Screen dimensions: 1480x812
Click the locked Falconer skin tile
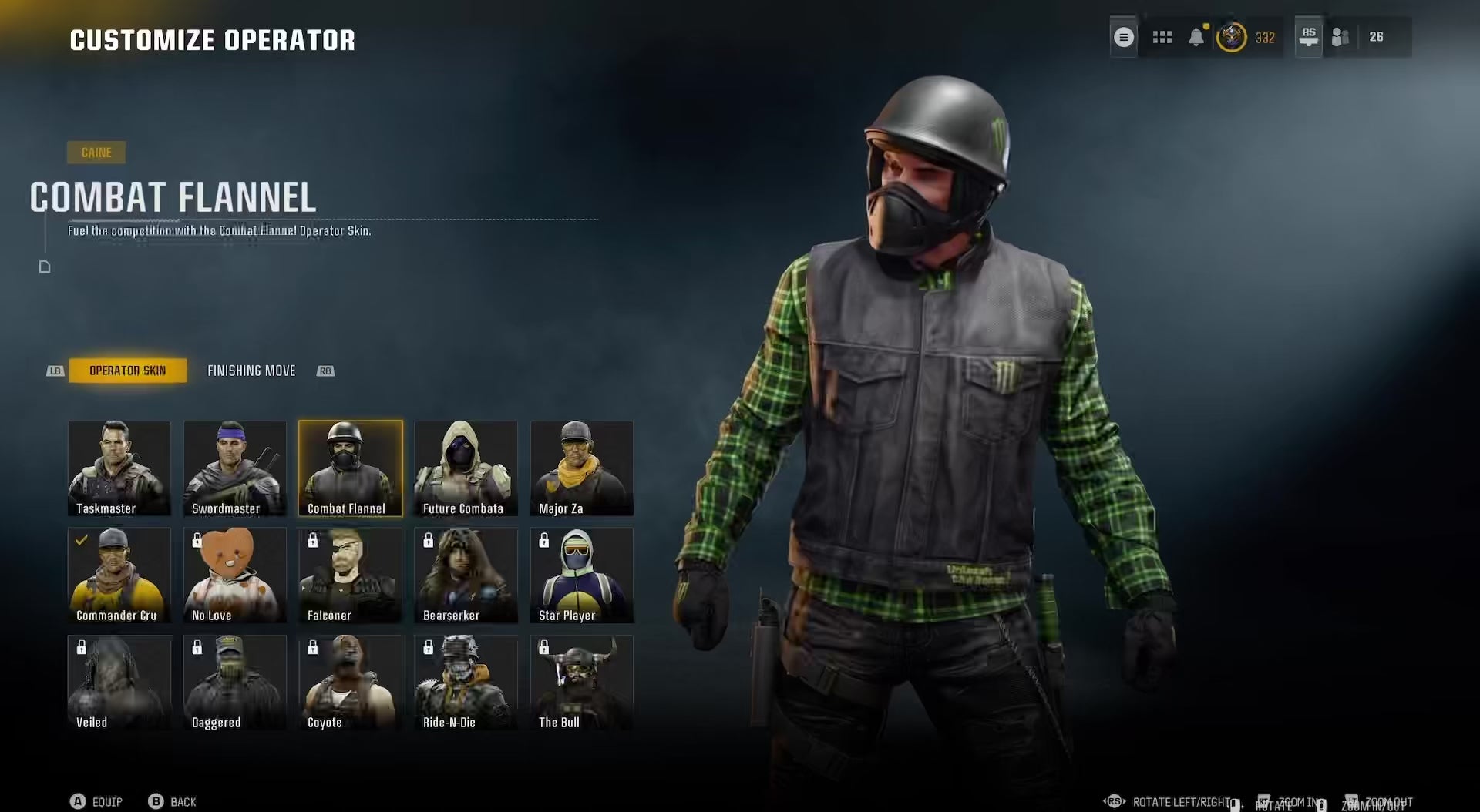(351, 575)
